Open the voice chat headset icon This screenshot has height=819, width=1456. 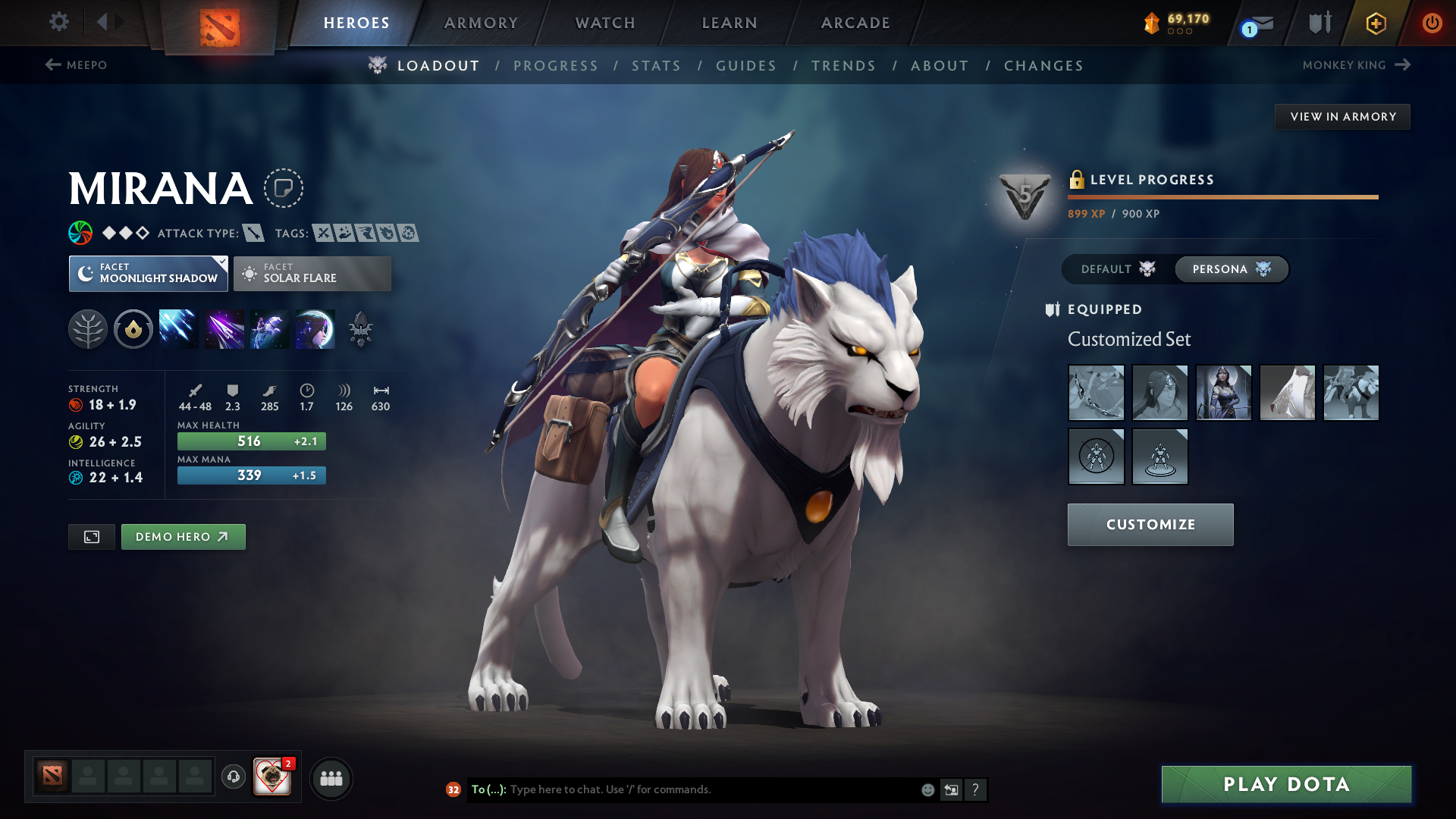pos(233,778)
